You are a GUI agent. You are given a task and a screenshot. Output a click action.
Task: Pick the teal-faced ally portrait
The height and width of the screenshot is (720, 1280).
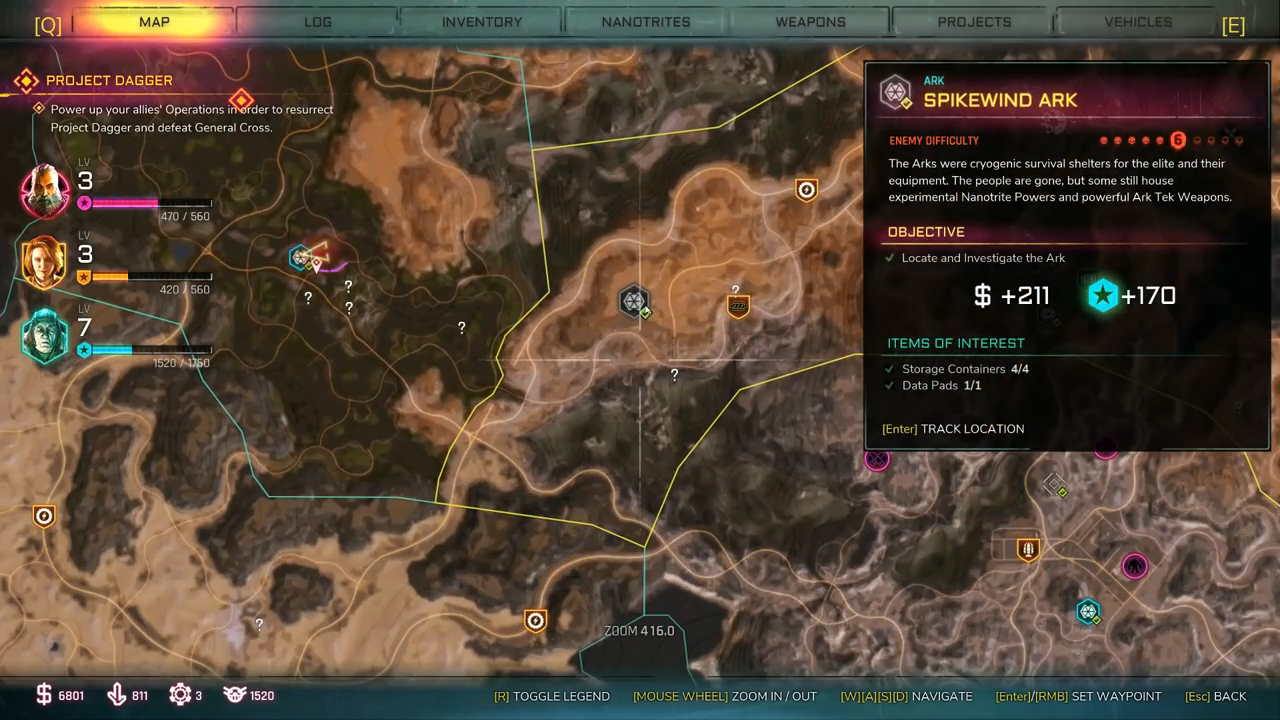(x=45, y=335)
